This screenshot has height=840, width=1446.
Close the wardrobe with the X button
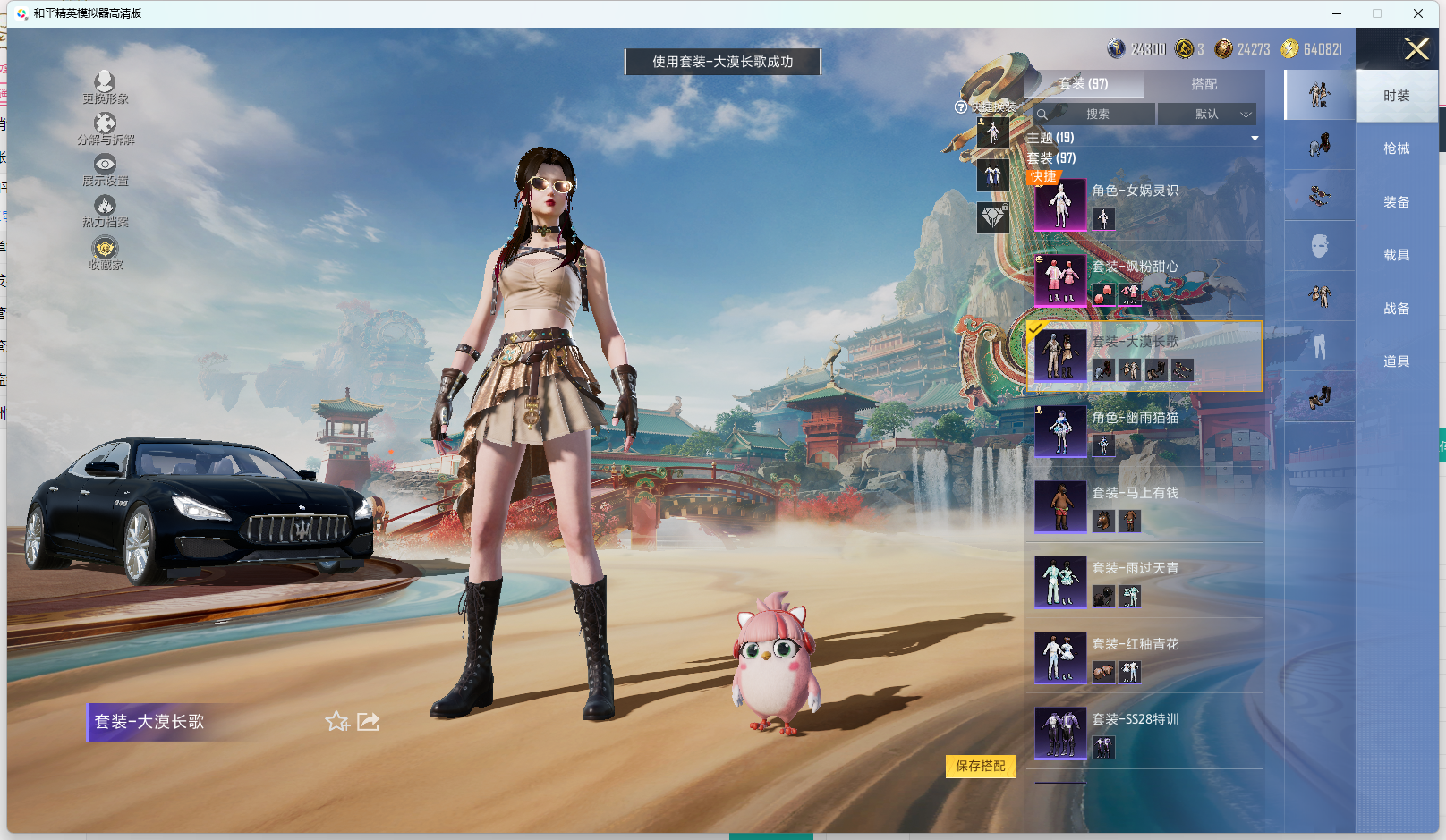click(1416, 49)
